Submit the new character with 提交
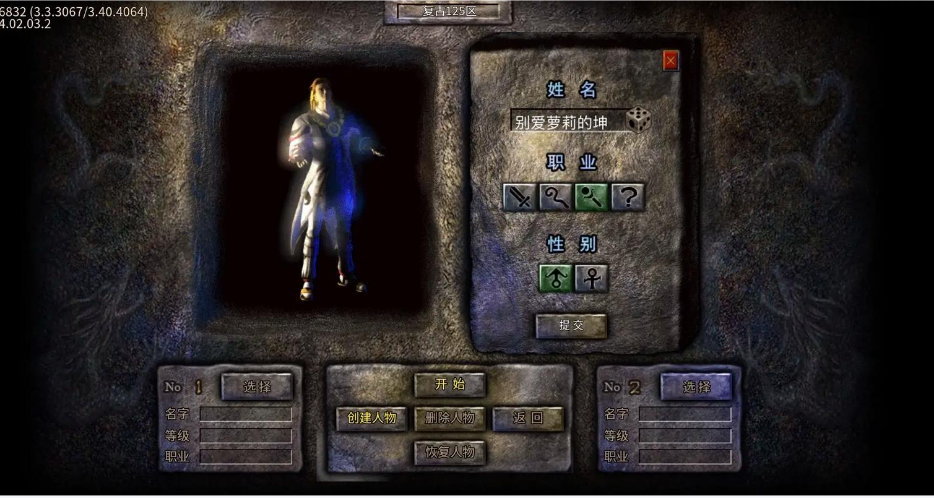Screen dimensions: 934x498 tap(571, 325)
